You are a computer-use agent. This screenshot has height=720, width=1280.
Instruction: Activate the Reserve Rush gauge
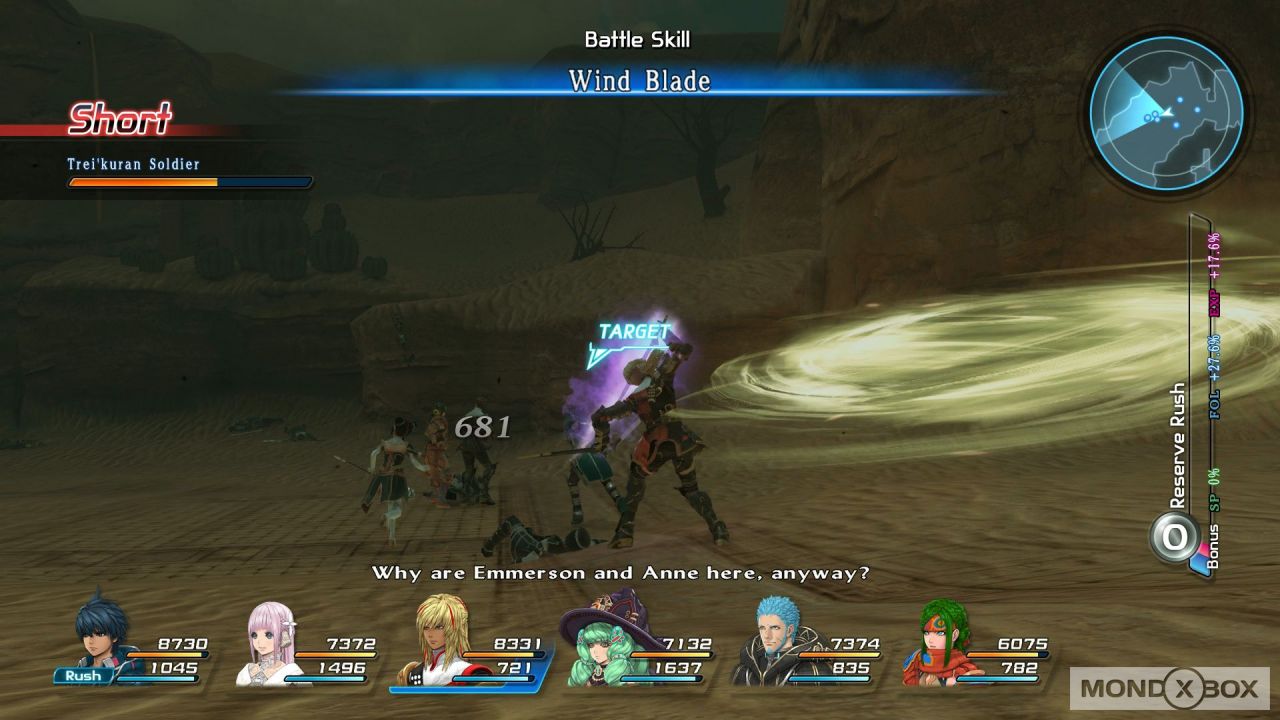[x=1175, y=537]
